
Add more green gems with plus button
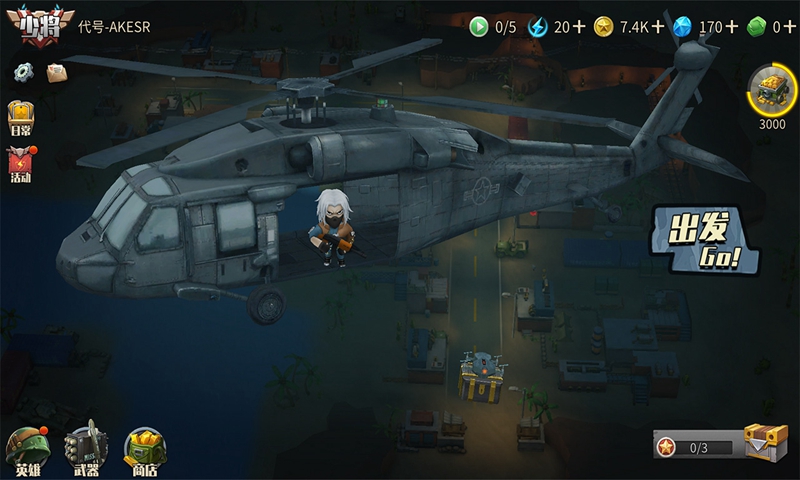click(x=790, y=27)
